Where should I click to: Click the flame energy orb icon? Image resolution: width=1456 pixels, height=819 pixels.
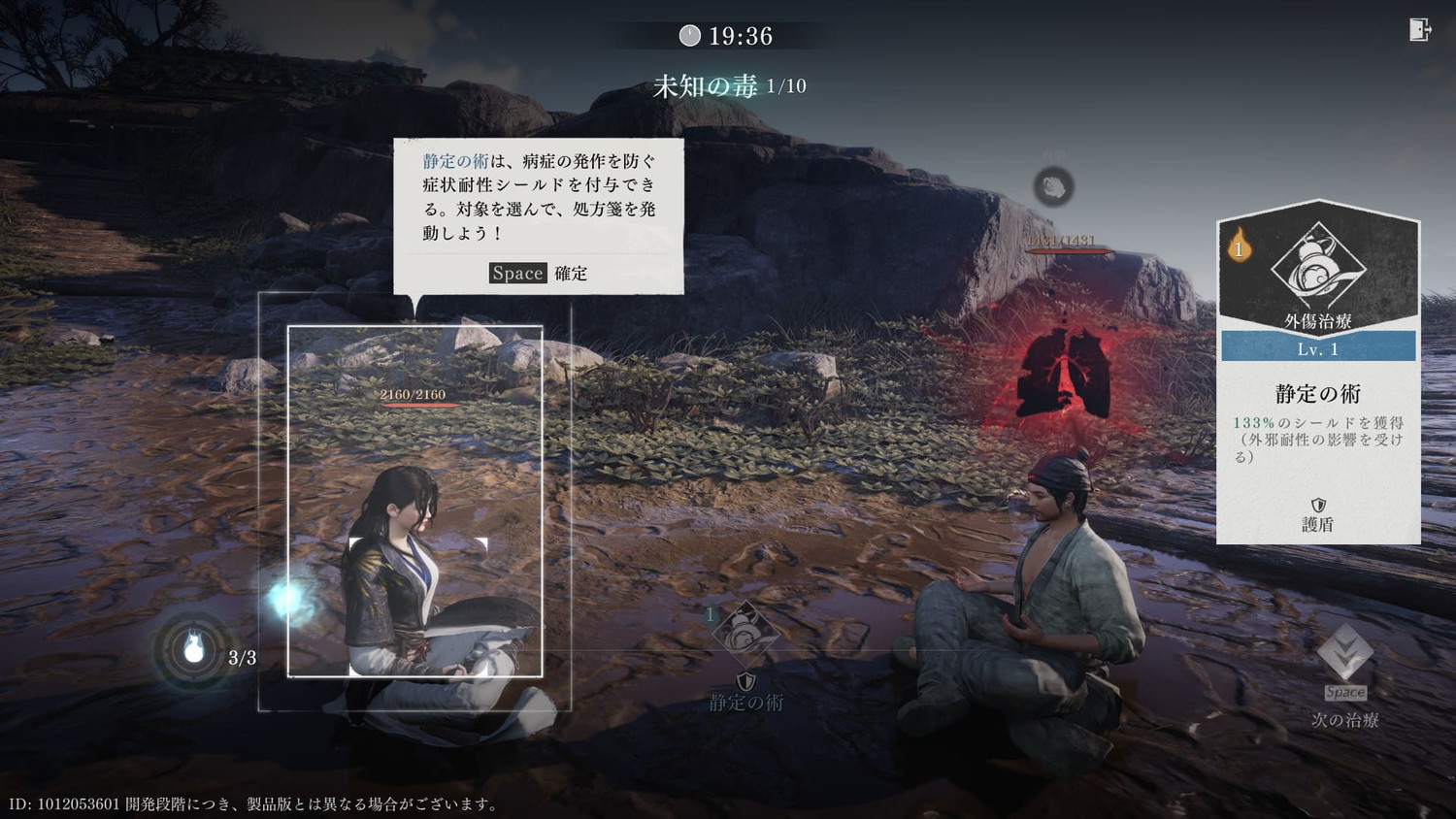[x=194, y=648]
